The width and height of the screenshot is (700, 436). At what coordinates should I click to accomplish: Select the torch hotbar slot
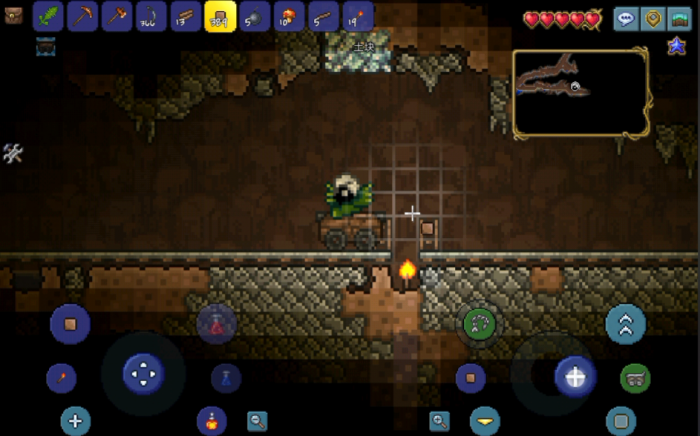[x=357, y=16]
